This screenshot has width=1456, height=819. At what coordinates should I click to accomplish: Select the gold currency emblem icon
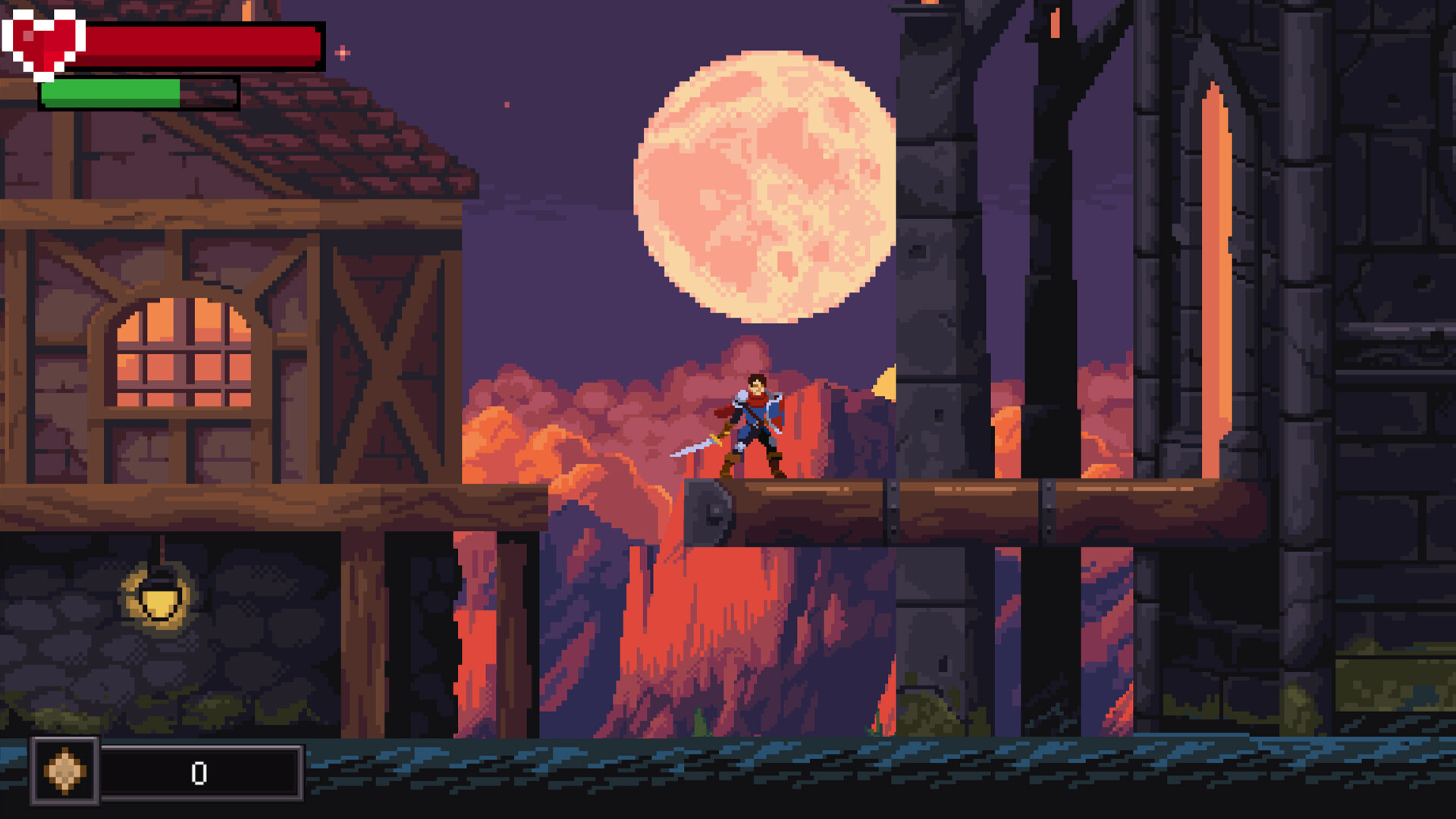click(x=64, y=772)
